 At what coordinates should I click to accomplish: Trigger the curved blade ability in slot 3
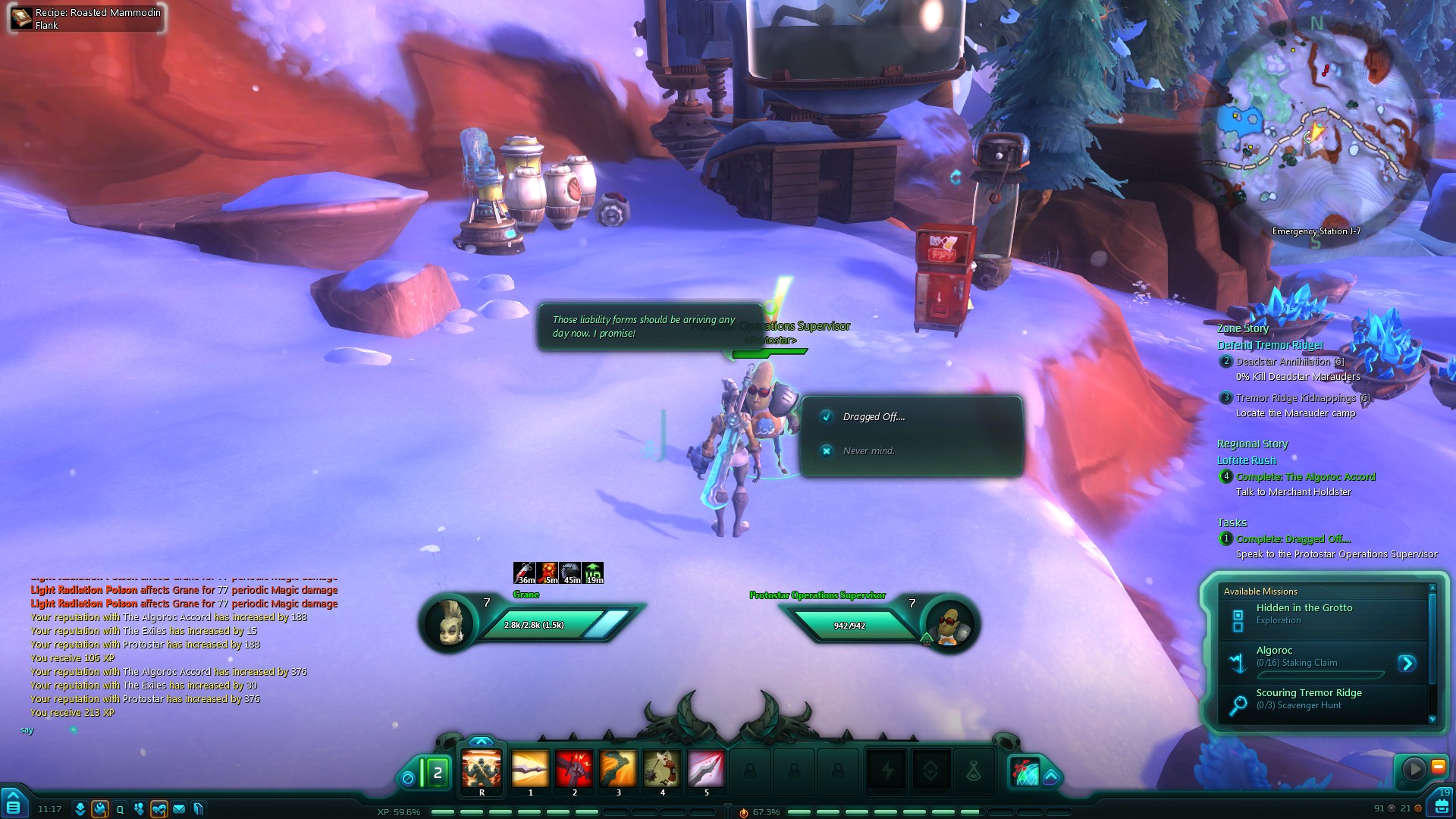tap(618, 769)
